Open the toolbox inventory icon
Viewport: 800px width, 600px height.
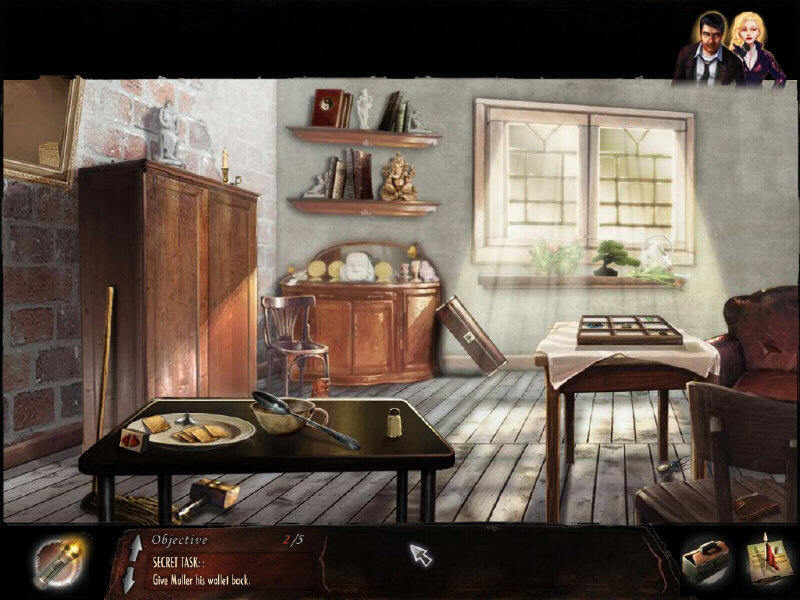coord(705,565)
